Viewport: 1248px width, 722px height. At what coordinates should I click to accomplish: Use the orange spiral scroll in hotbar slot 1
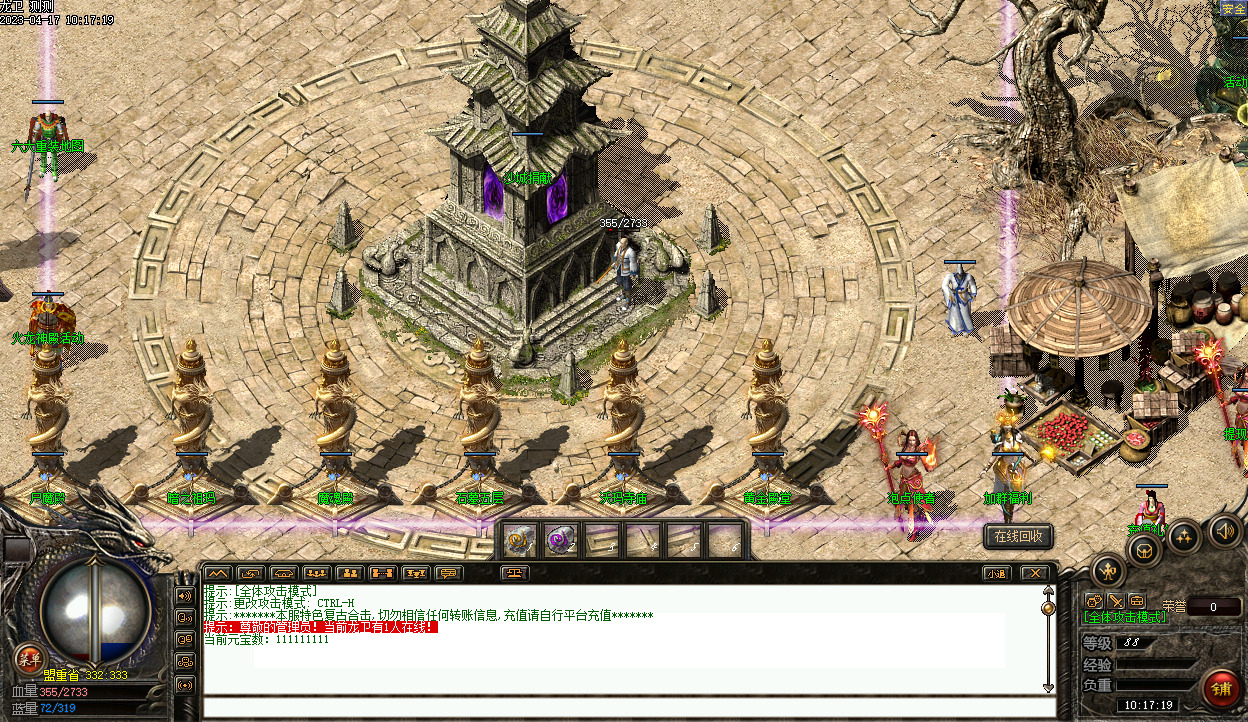coord(518,540)
